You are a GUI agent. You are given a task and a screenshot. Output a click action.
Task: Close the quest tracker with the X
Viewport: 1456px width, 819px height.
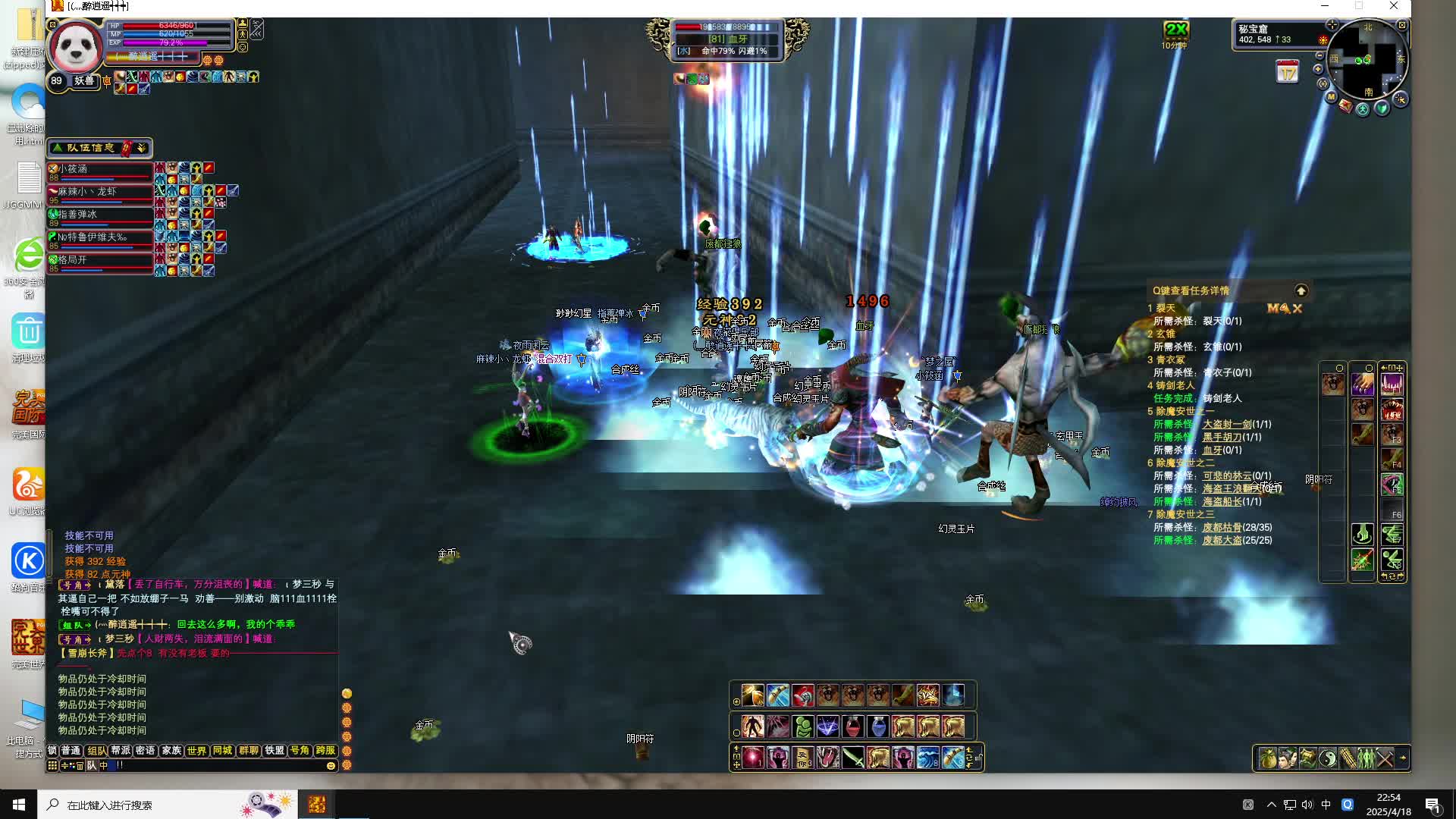click(1298, 309)
